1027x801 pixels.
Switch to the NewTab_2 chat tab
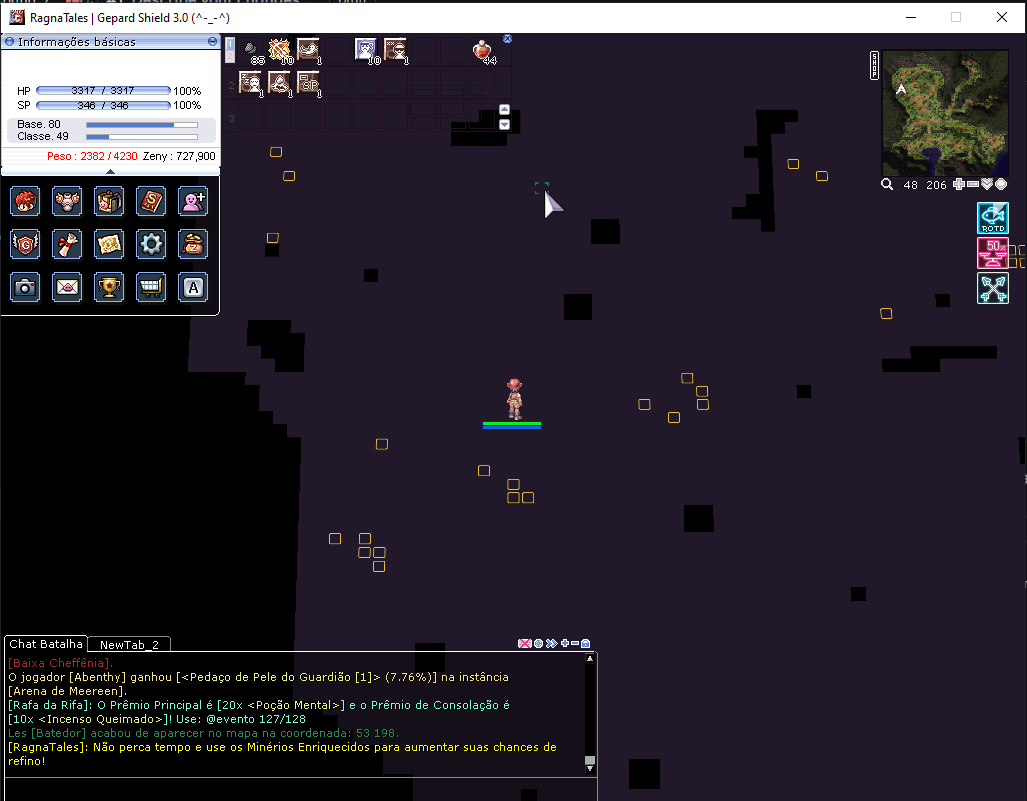[129, 645]
